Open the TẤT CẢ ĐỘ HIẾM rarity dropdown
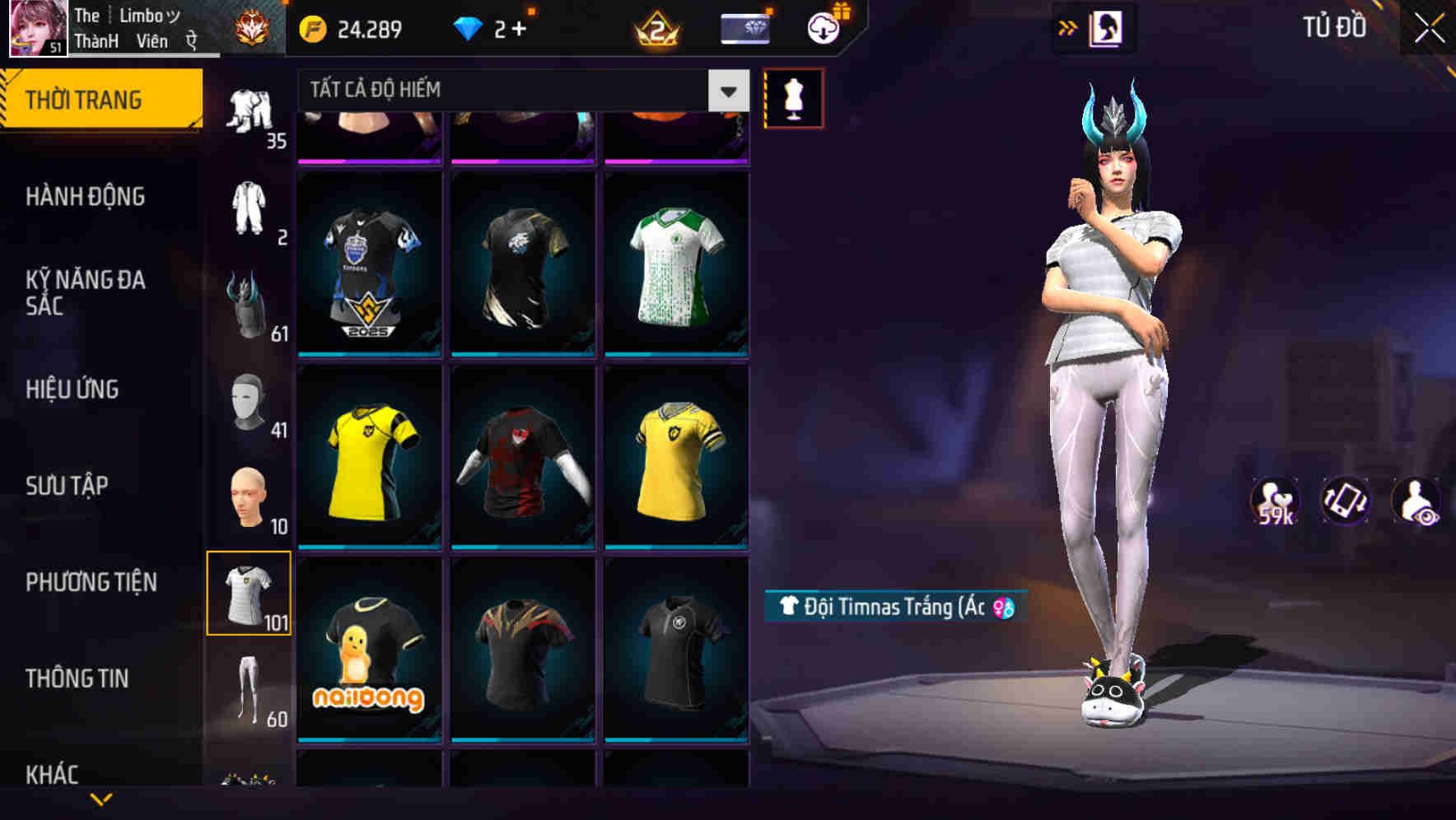Image resolution: width=1456 pixels, height=820 pixels. pos(519,90)
